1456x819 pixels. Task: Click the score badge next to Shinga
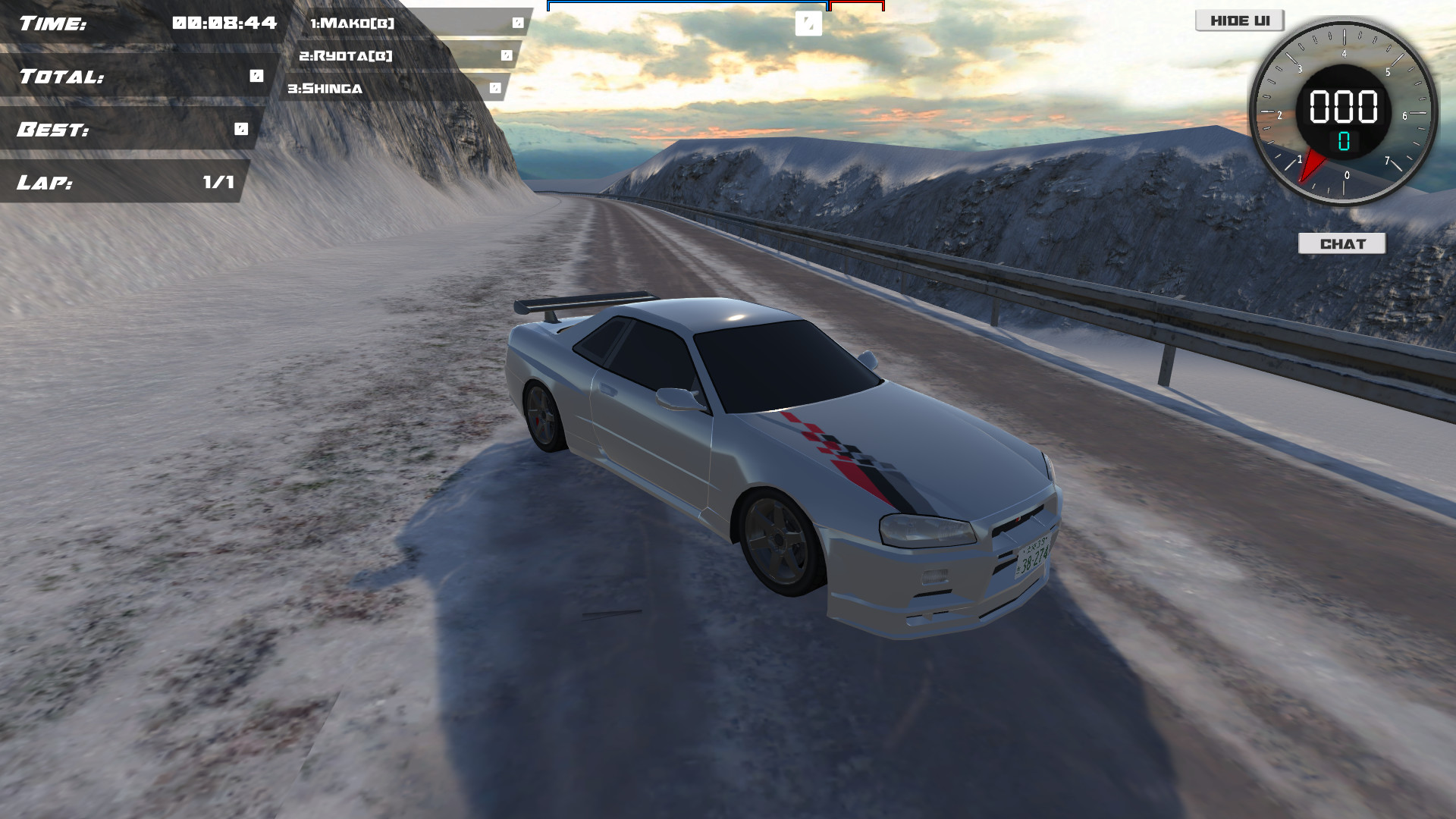[x=494, y=88]
